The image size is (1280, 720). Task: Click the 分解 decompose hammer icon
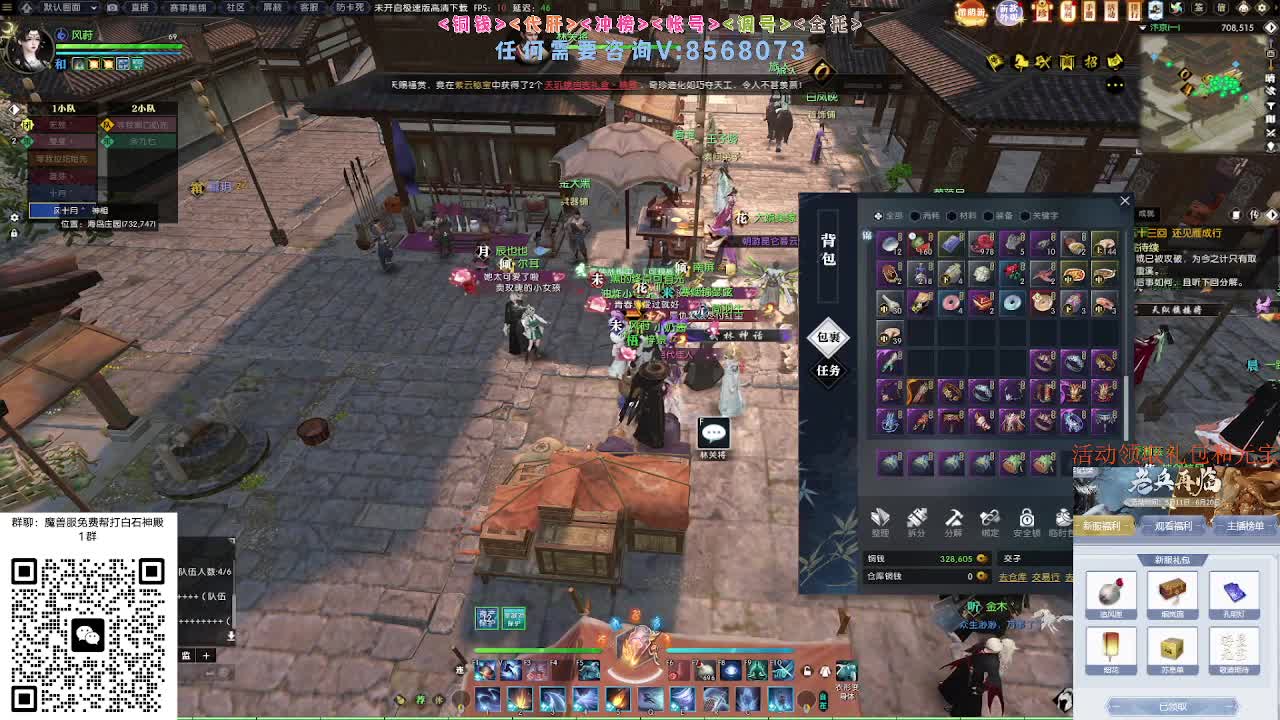click(953, 518)
